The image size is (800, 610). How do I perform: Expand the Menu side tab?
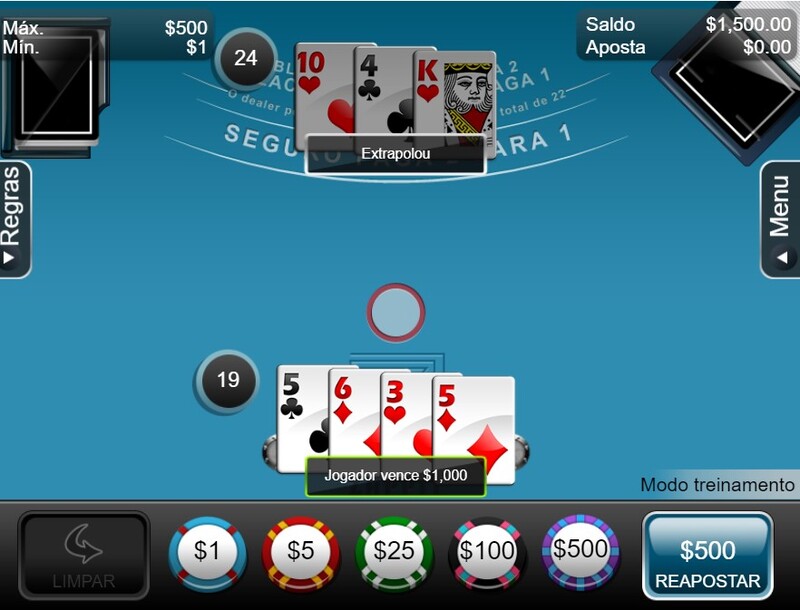pyautogui.click(x=781, y=219)
